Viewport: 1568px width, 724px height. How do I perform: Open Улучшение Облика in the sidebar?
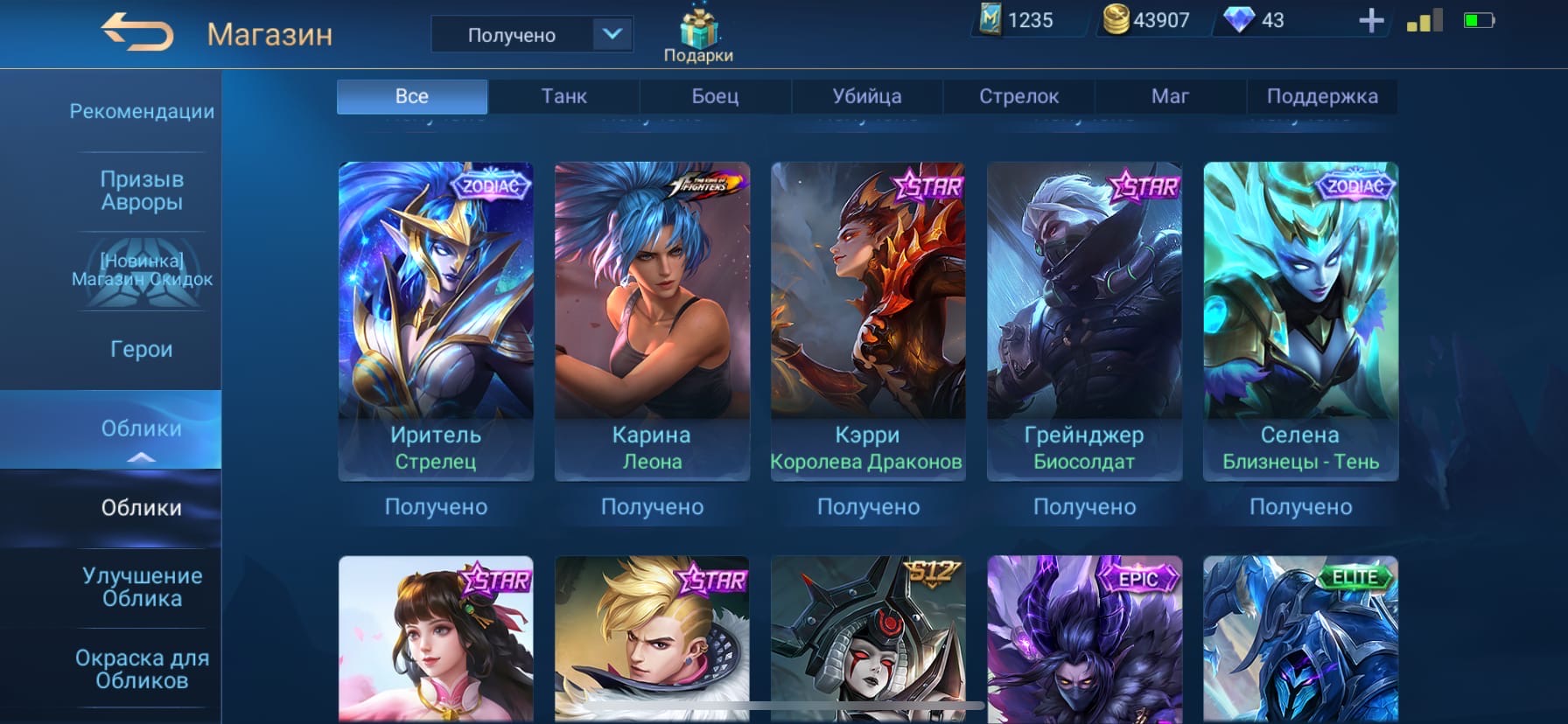pyautogui.click(x=141, y=587)
